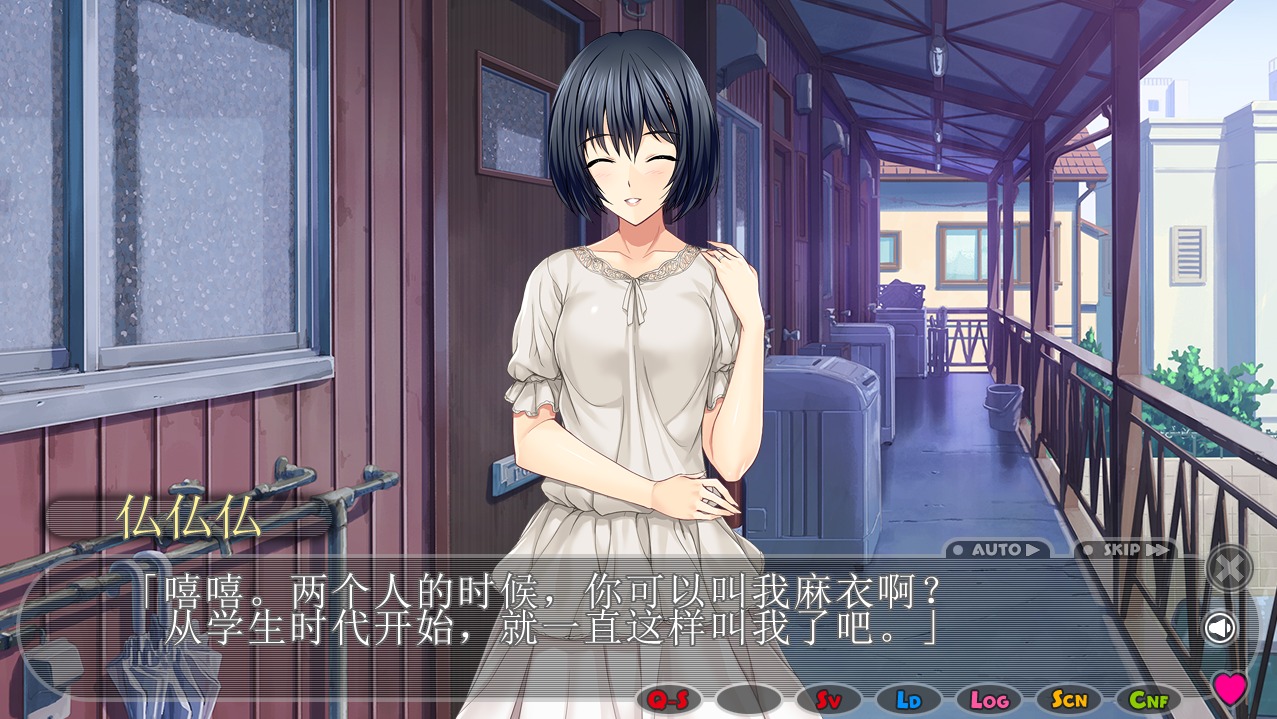Open the Scn scene menu
This screenshot has height=719, width=1277.
point(1068,699)
